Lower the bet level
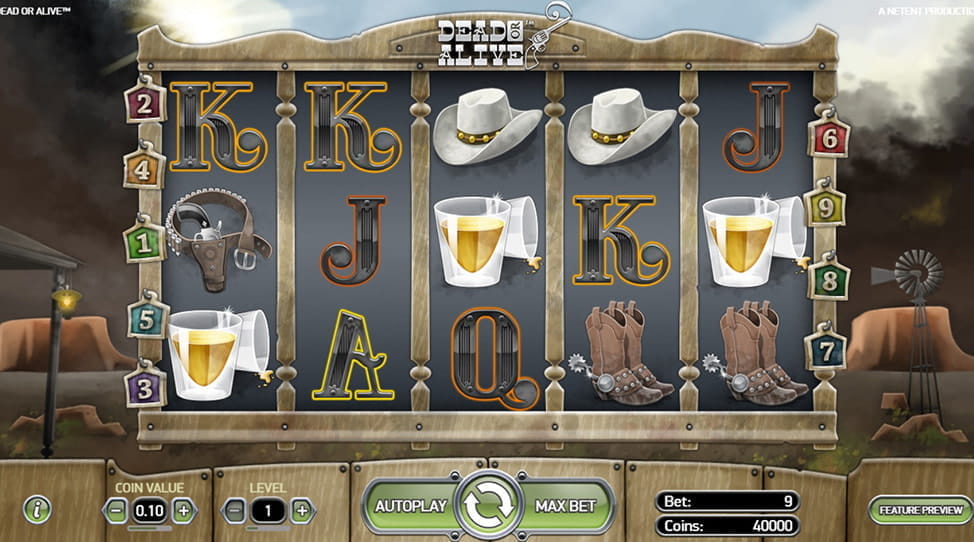This screenshot has width=974, height=542. (x=234, y=510)
